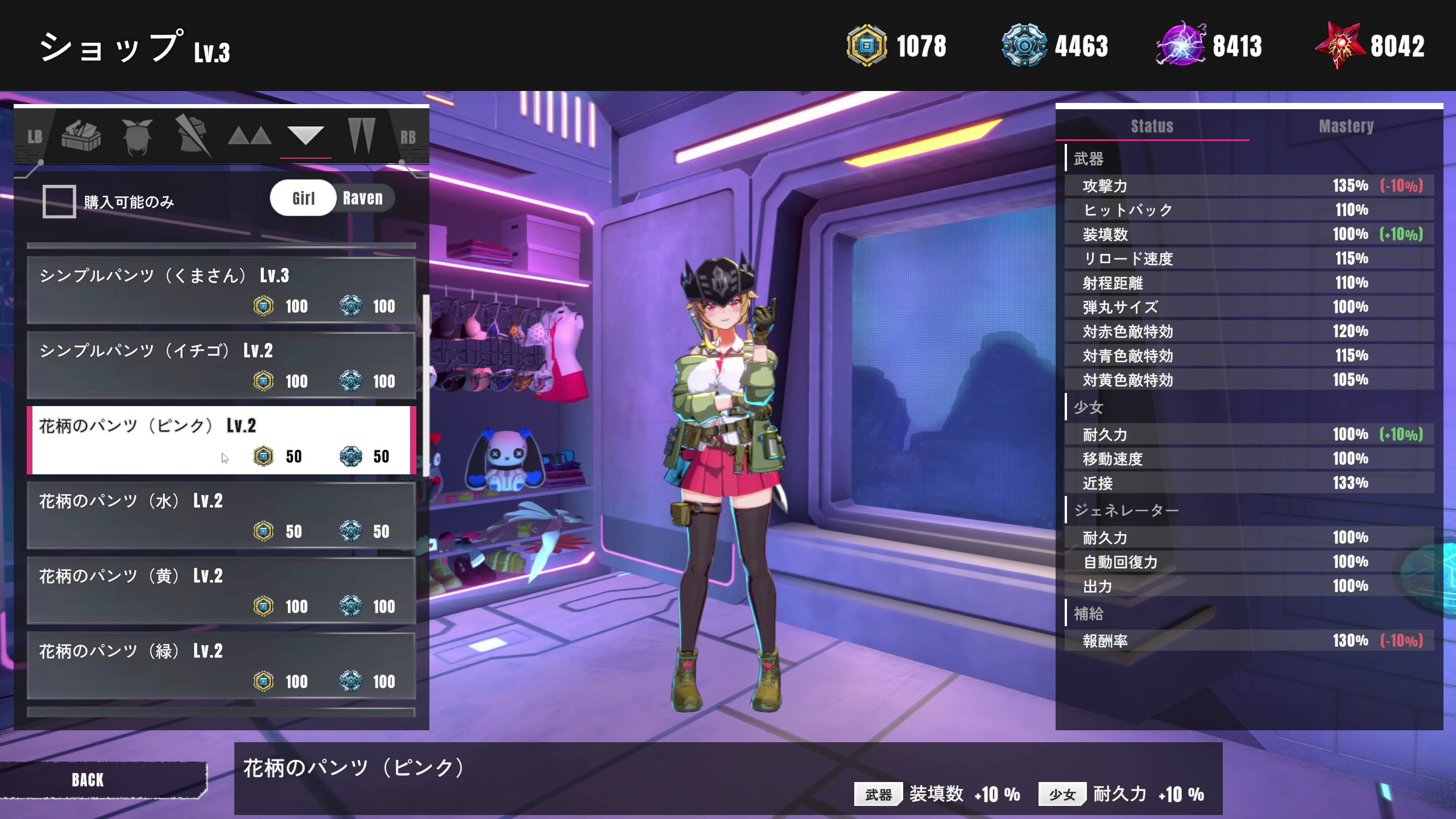1456x819 pixels.
Task: Select 花柄のパンツ（黄） Lv.2 entry
Action: coord(221,590)
